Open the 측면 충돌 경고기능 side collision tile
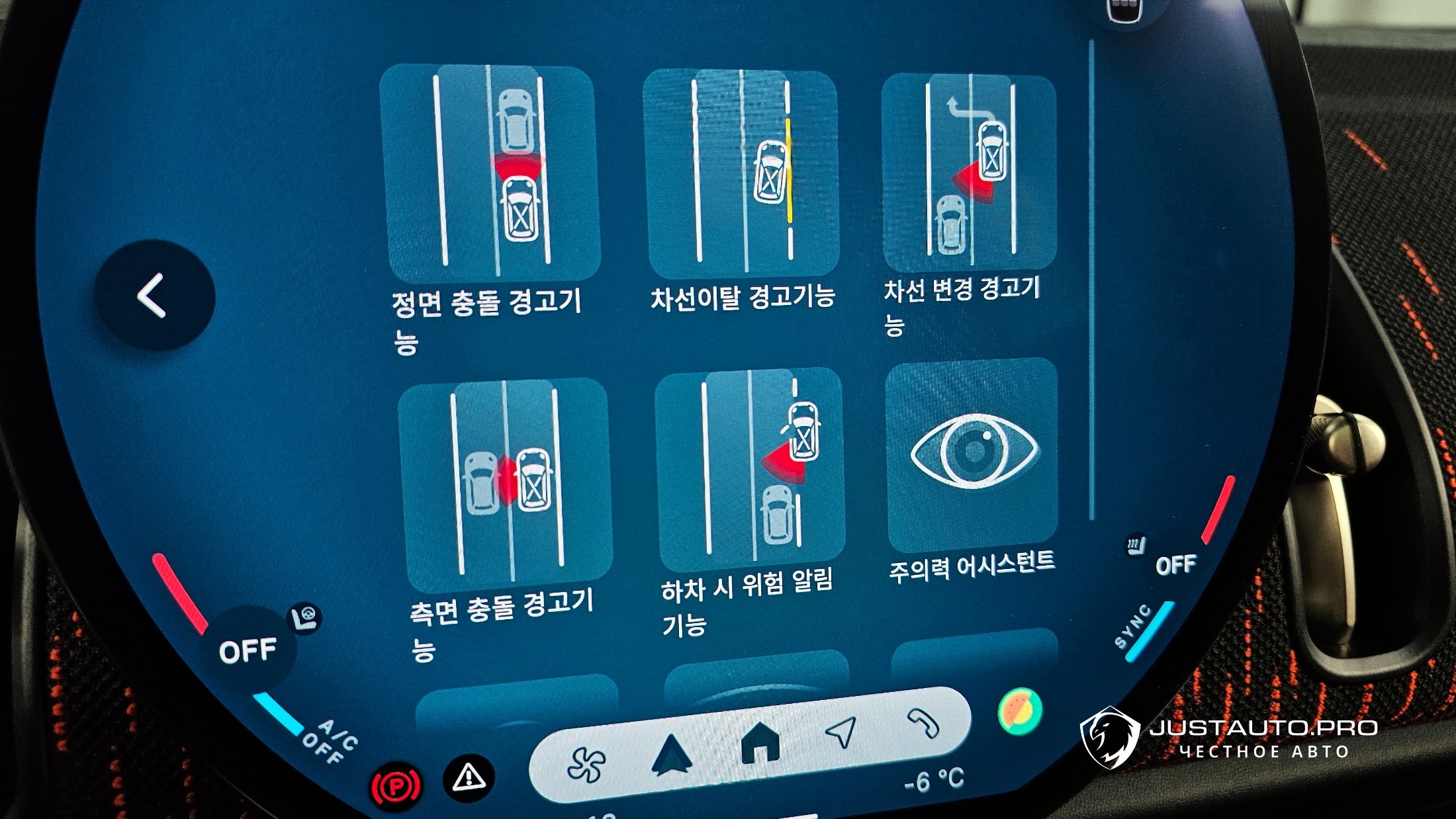 504,483
